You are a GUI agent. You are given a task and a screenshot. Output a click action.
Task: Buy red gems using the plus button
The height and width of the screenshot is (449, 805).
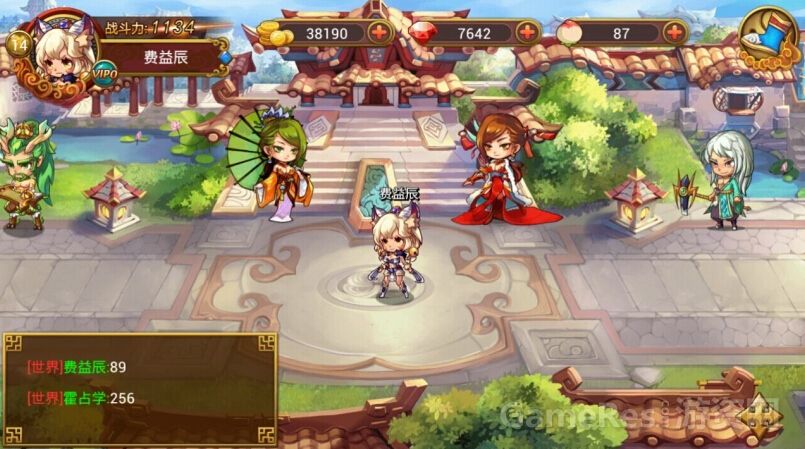[527, 32]
